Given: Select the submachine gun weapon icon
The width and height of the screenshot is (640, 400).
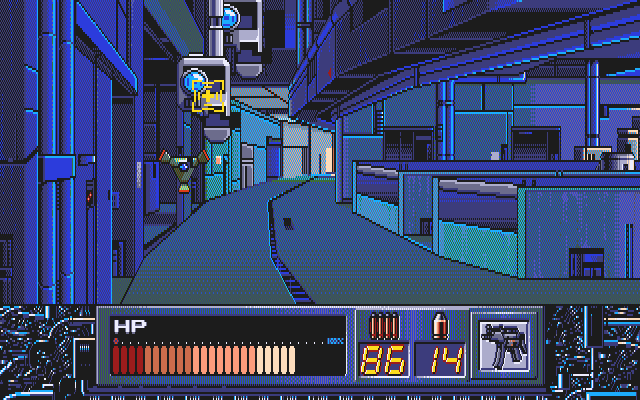Looking at the screenshot, I should coord(503,345).
